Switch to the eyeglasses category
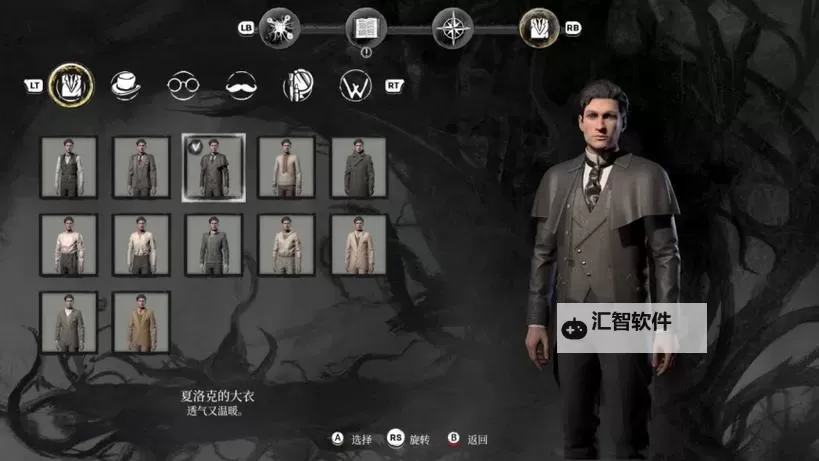819x461 pixels. pos(184,85)
